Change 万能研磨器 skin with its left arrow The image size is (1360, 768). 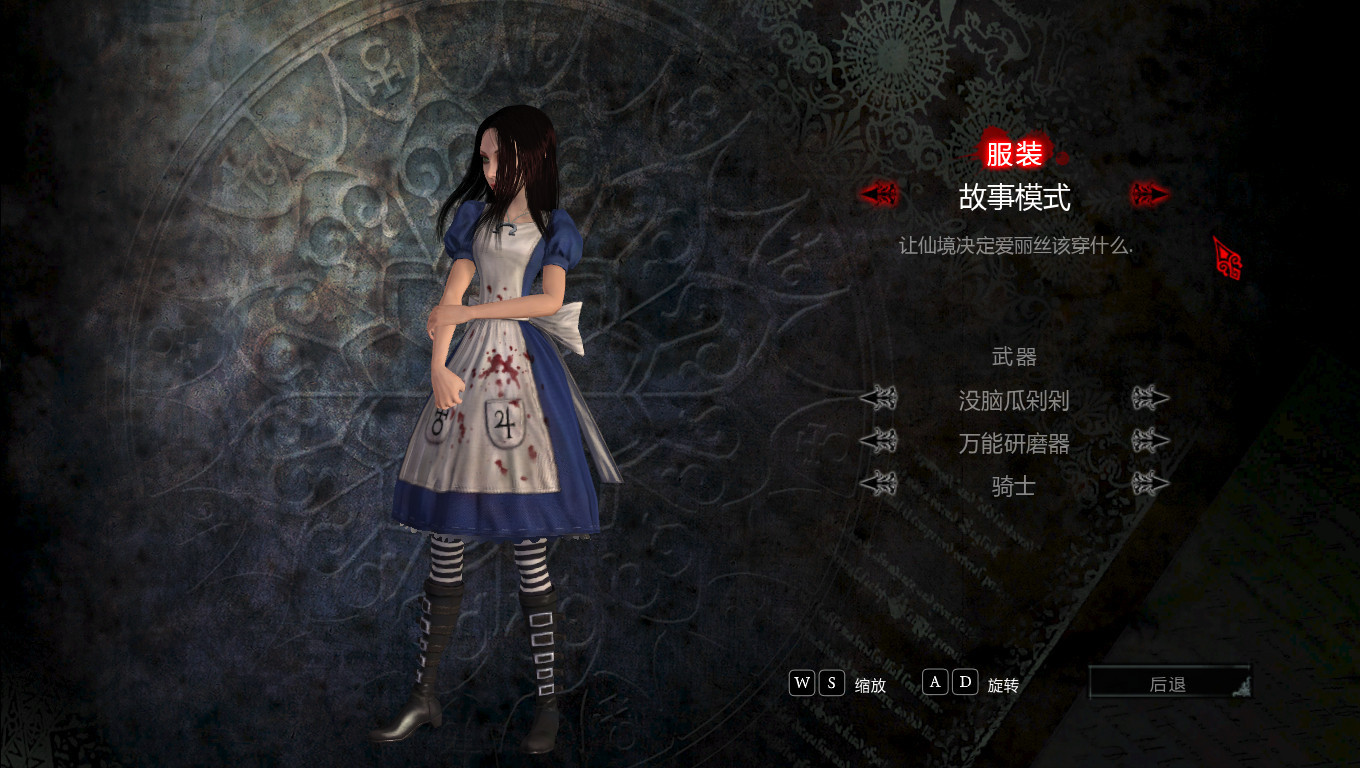tap(879, 441)
